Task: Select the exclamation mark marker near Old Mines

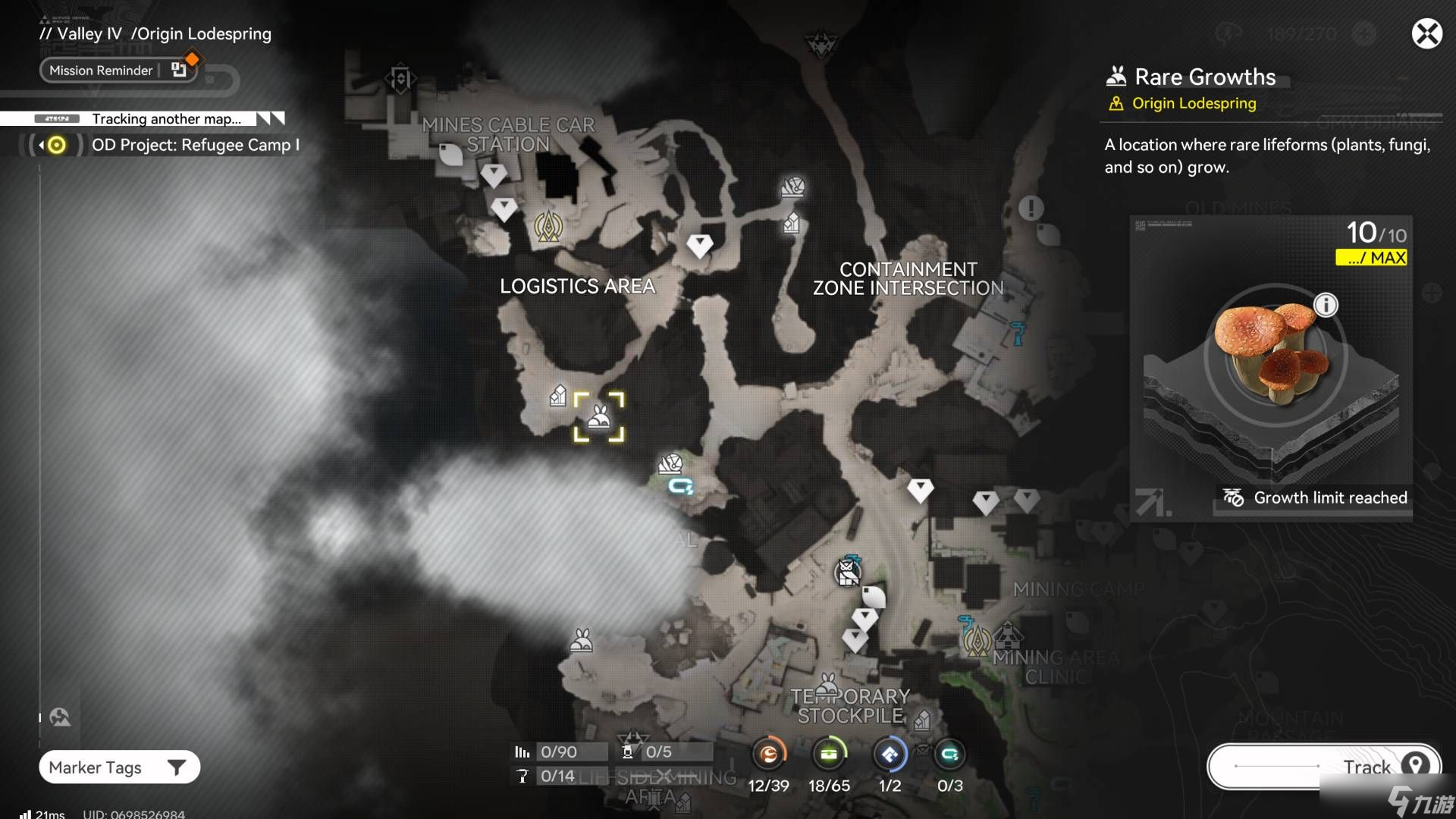Action: 1031,208
